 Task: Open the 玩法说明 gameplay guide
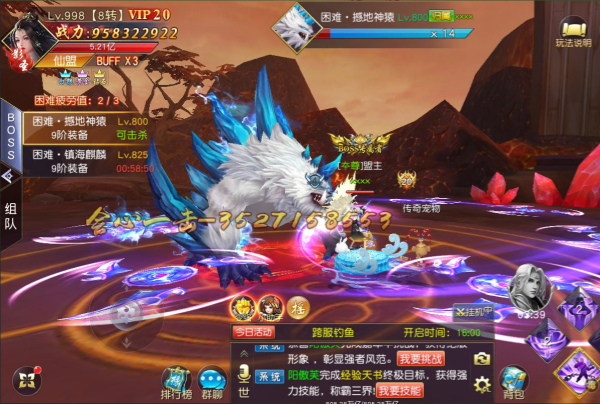tap(573, 34)
